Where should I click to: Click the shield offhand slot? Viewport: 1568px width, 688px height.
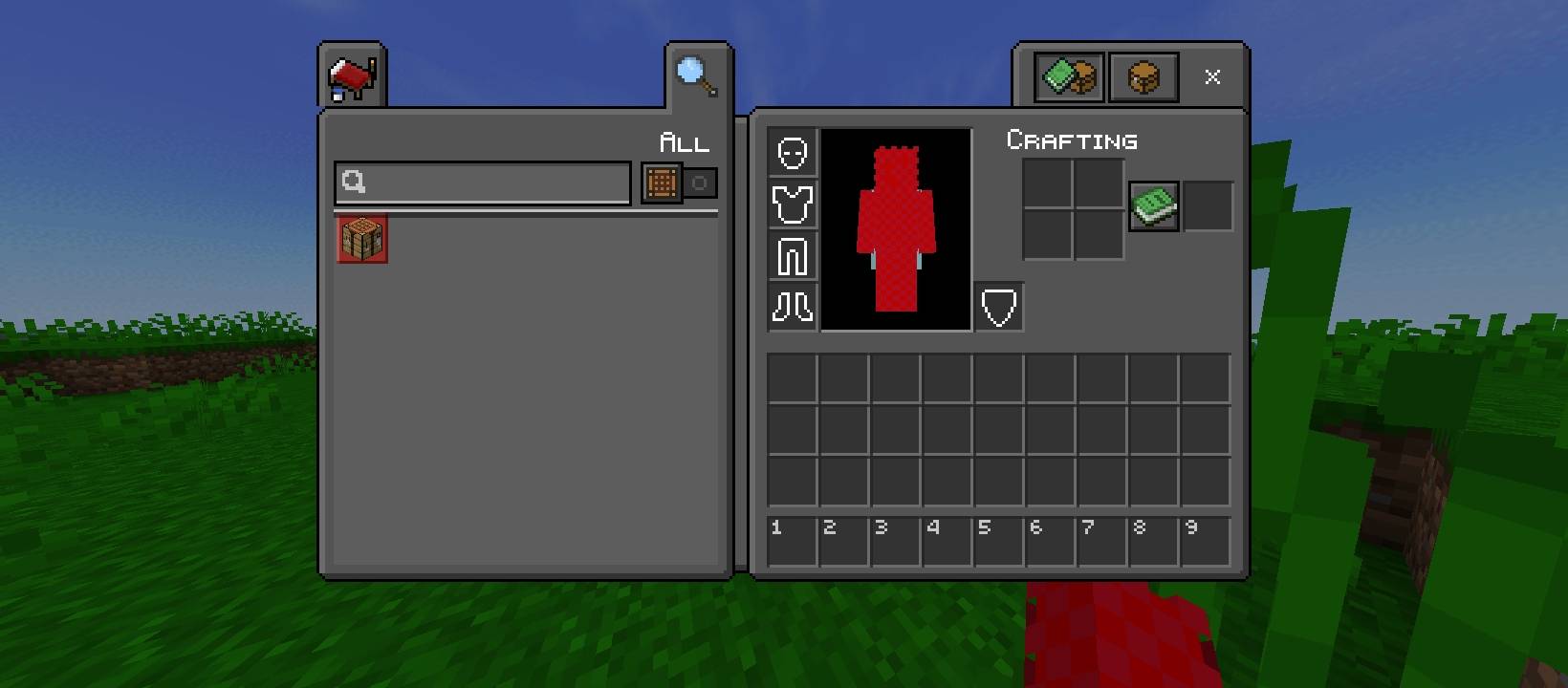click(x=998, y=306)
